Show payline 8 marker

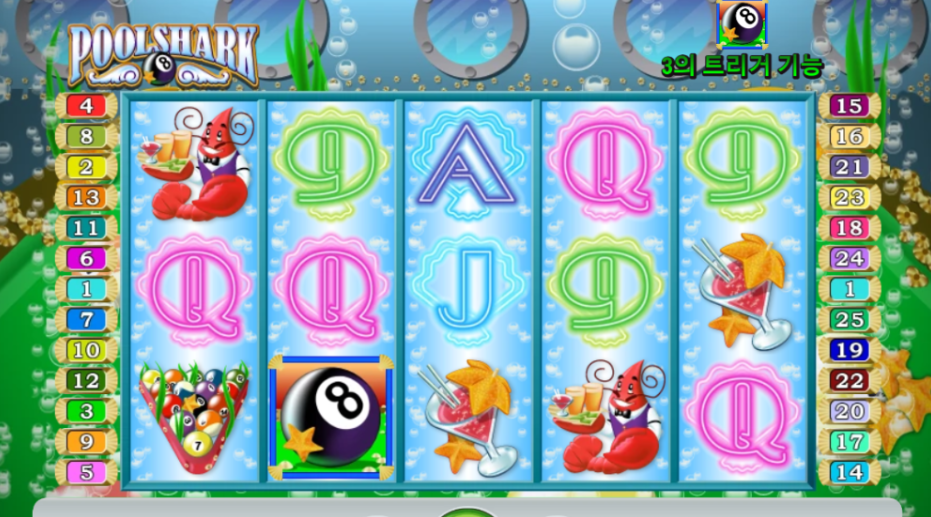coord(87,136)
